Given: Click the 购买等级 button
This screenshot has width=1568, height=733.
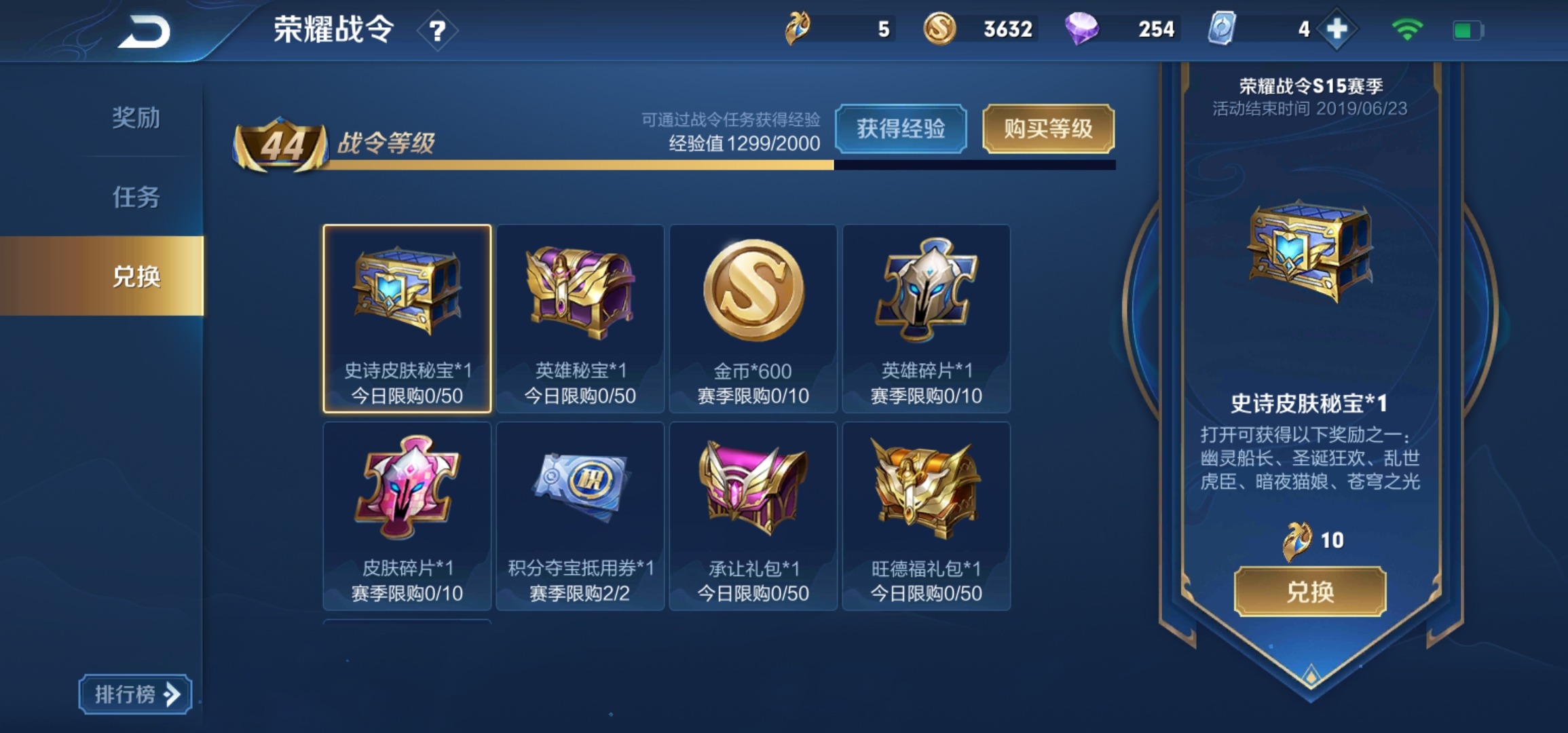Looking at the screenshot, I should (x=1048, y=129).
